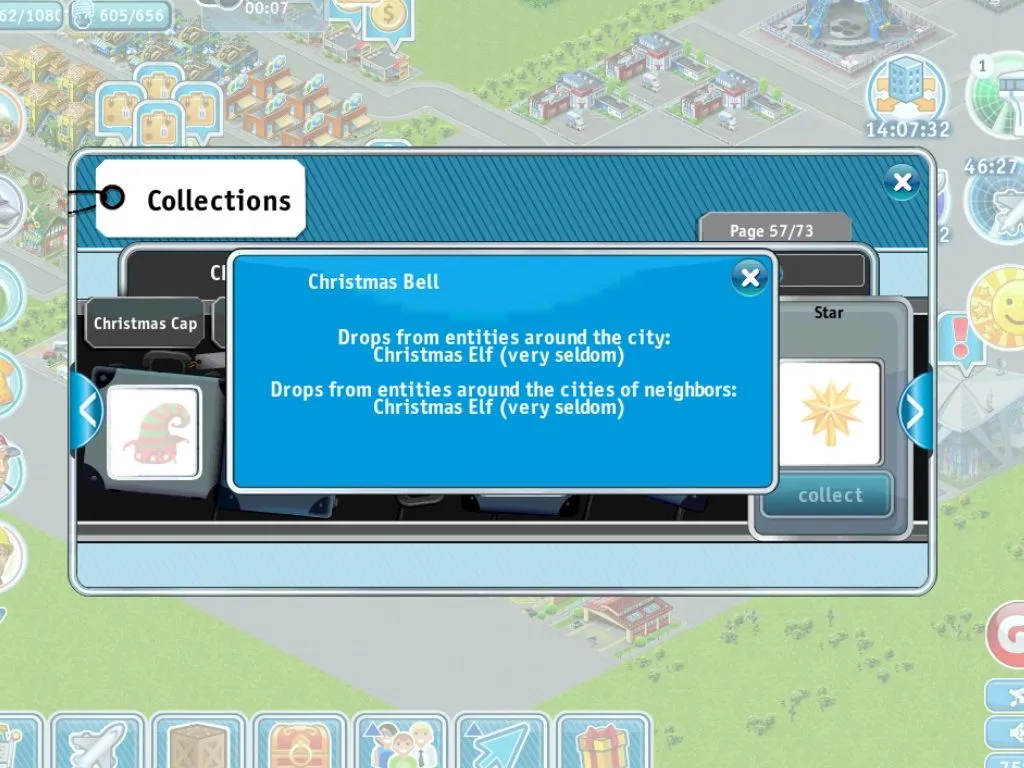Open the treasure chest collections button
This screenshot has height=768, width=1024.
[299, 744]
